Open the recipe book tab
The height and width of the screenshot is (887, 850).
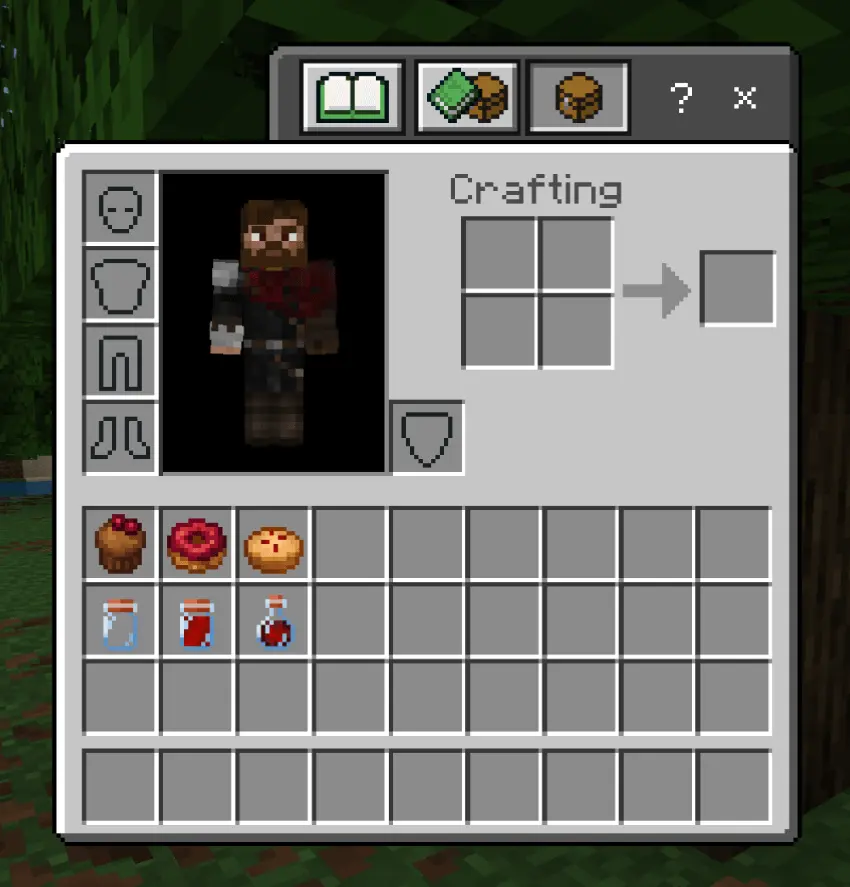352,97
